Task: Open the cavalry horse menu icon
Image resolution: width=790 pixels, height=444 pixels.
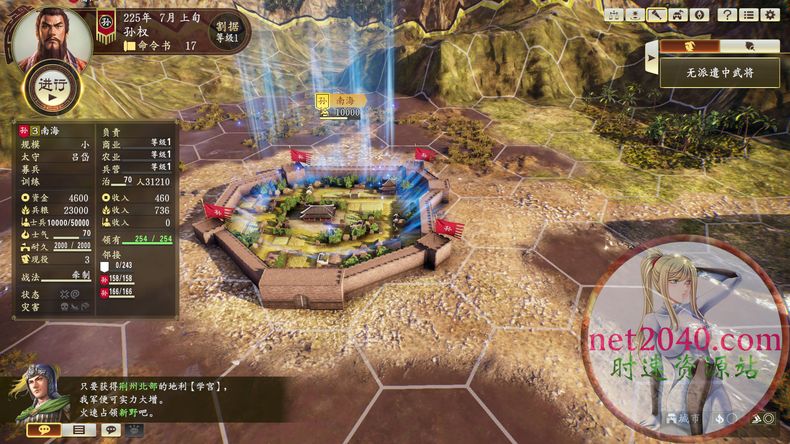Action: click(678, 15)
